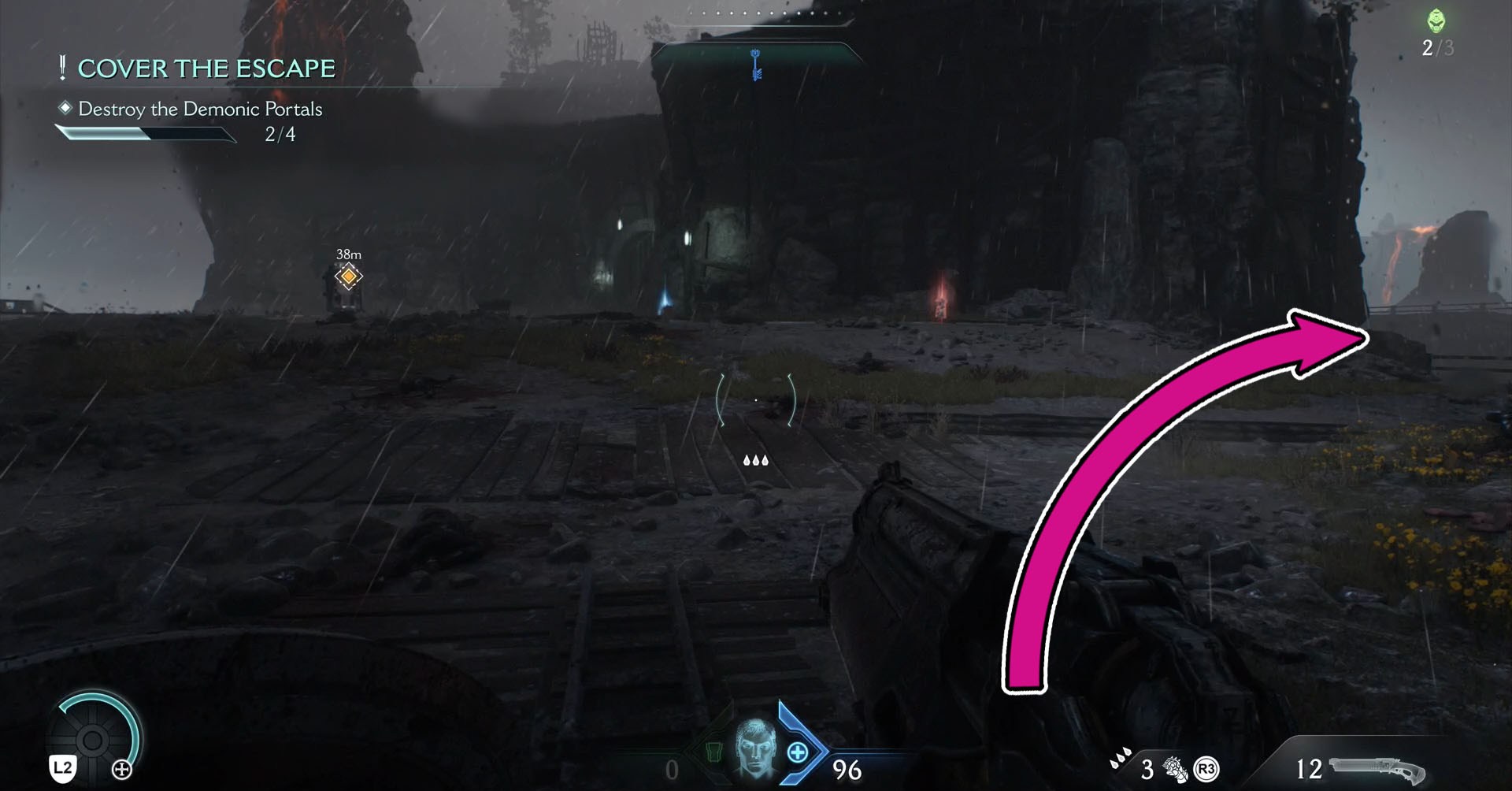Click the blue key marker on the compass
Viewport: 1512px width, 791px height.
tap(756, 65)
